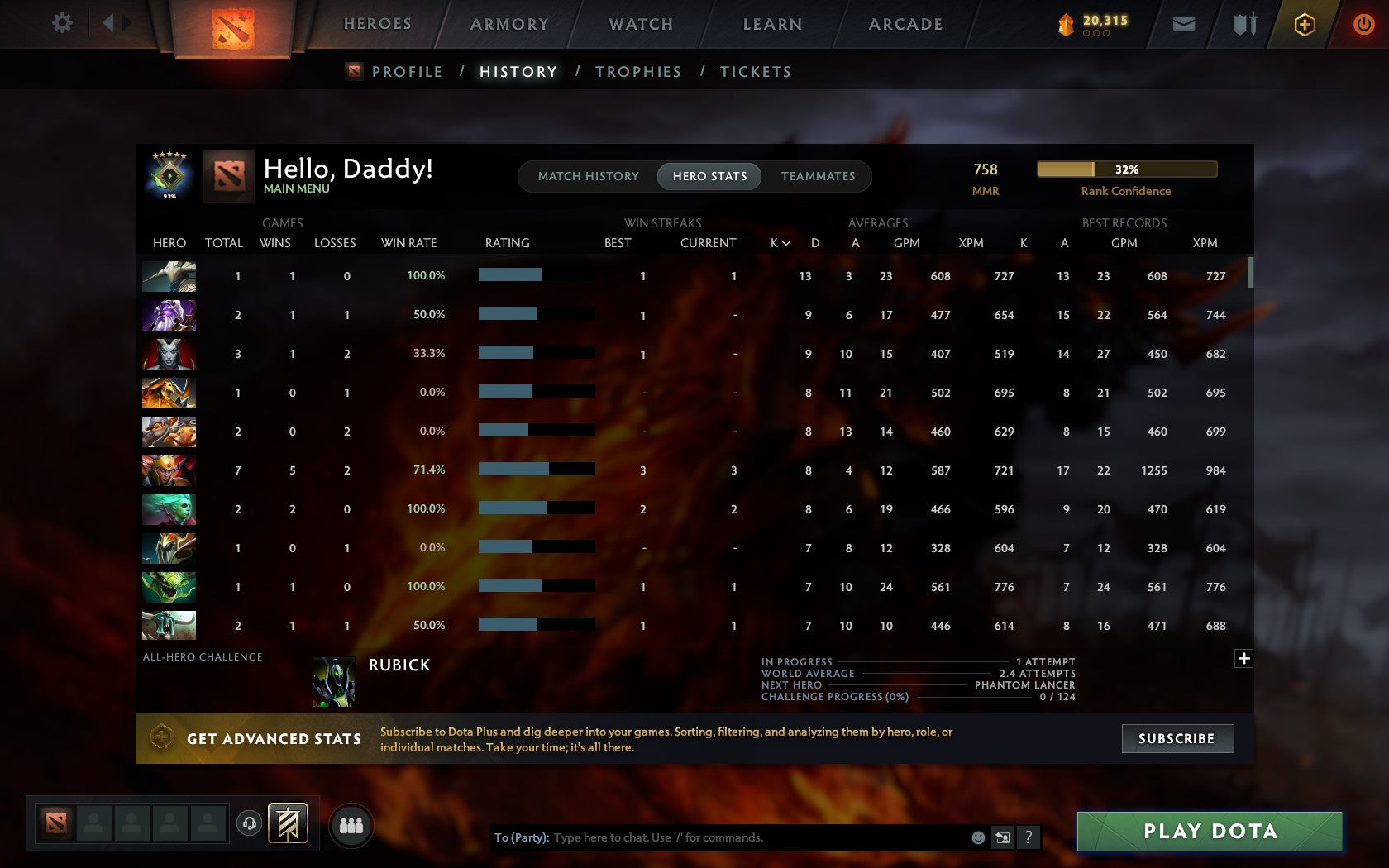This screenshot has width=1389, height=868.
Task: Click the back navigation arrow
Action: pos(108,23)
